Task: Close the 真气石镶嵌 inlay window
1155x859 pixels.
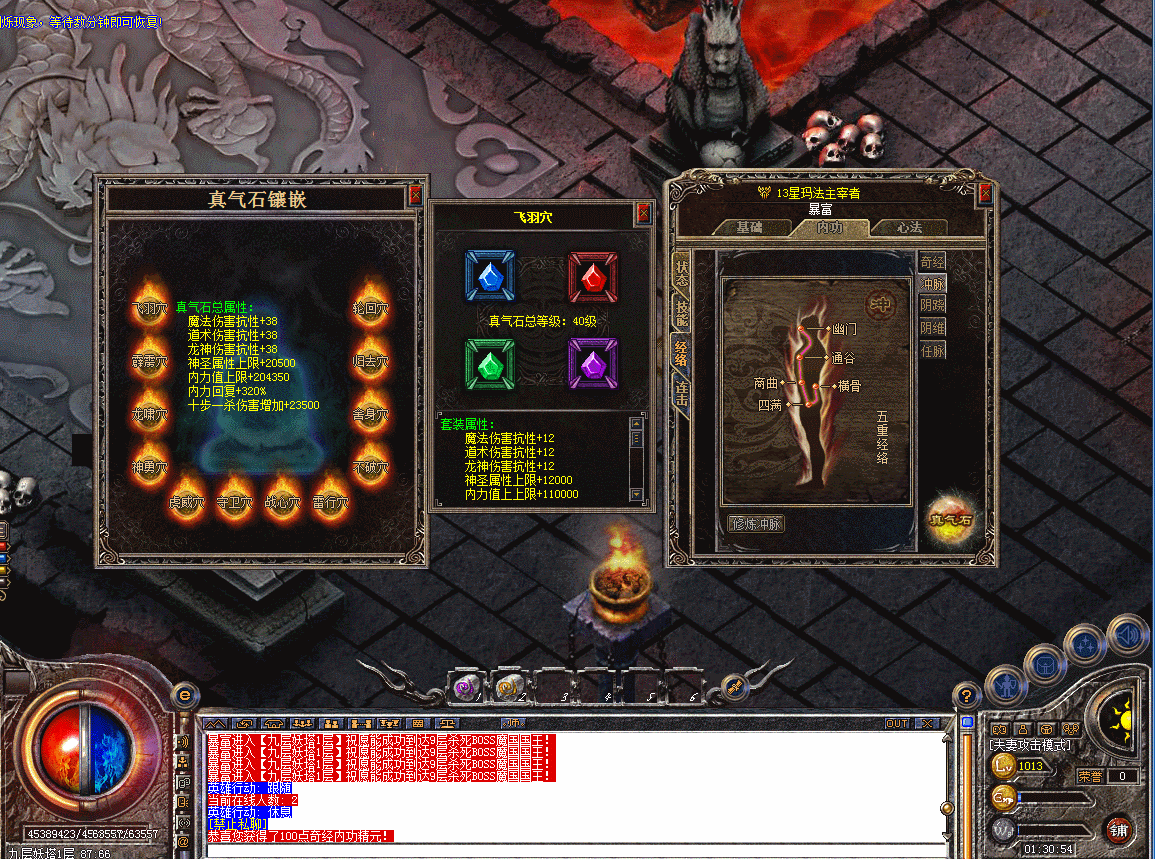Action: pos(416,197)
